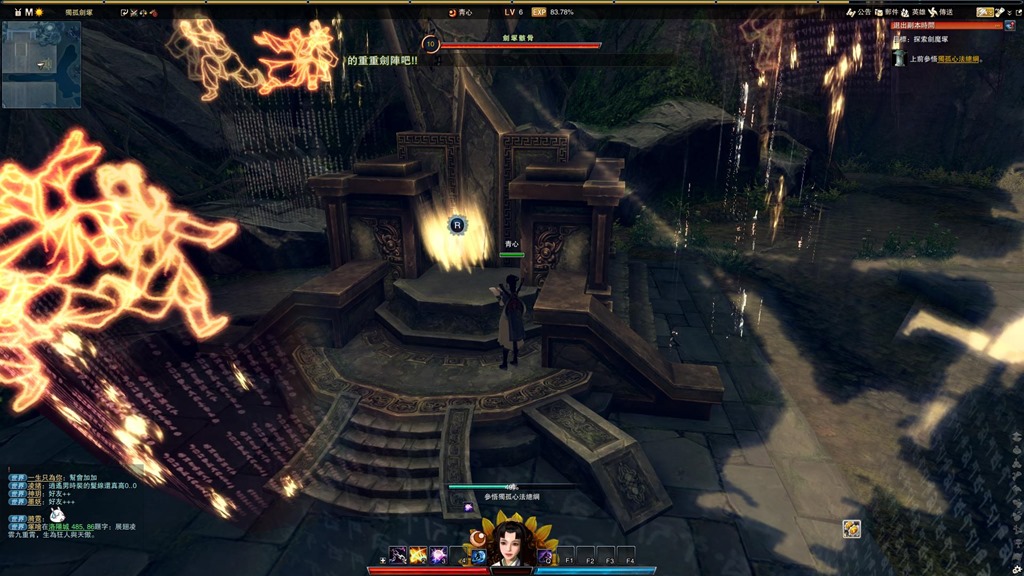
Task: Open the 公告 announcements menu
Action: point(860,12)
